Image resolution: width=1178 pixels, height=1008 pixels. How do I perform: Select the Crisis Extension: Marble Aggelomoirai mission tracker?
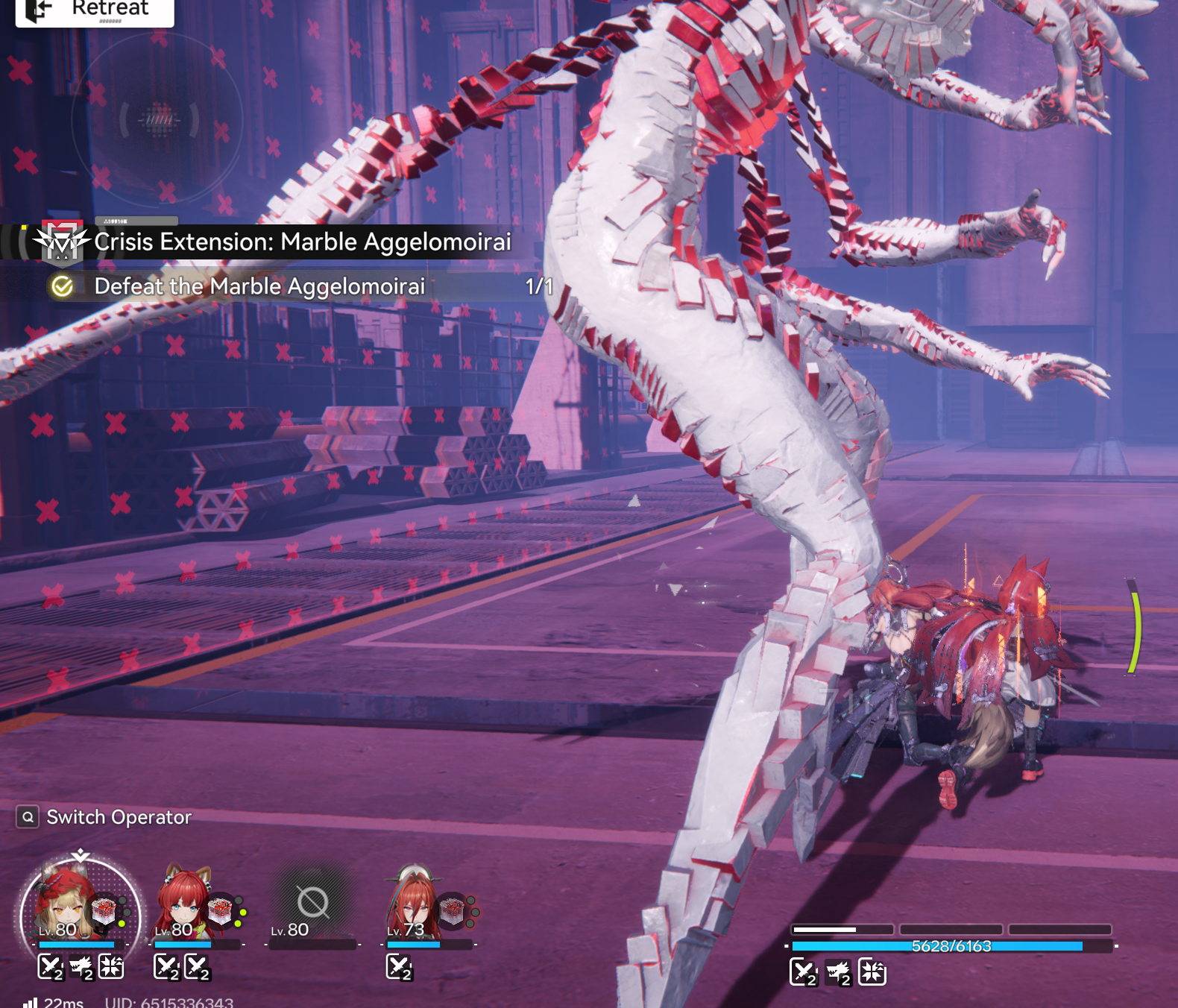pos(302,242)
